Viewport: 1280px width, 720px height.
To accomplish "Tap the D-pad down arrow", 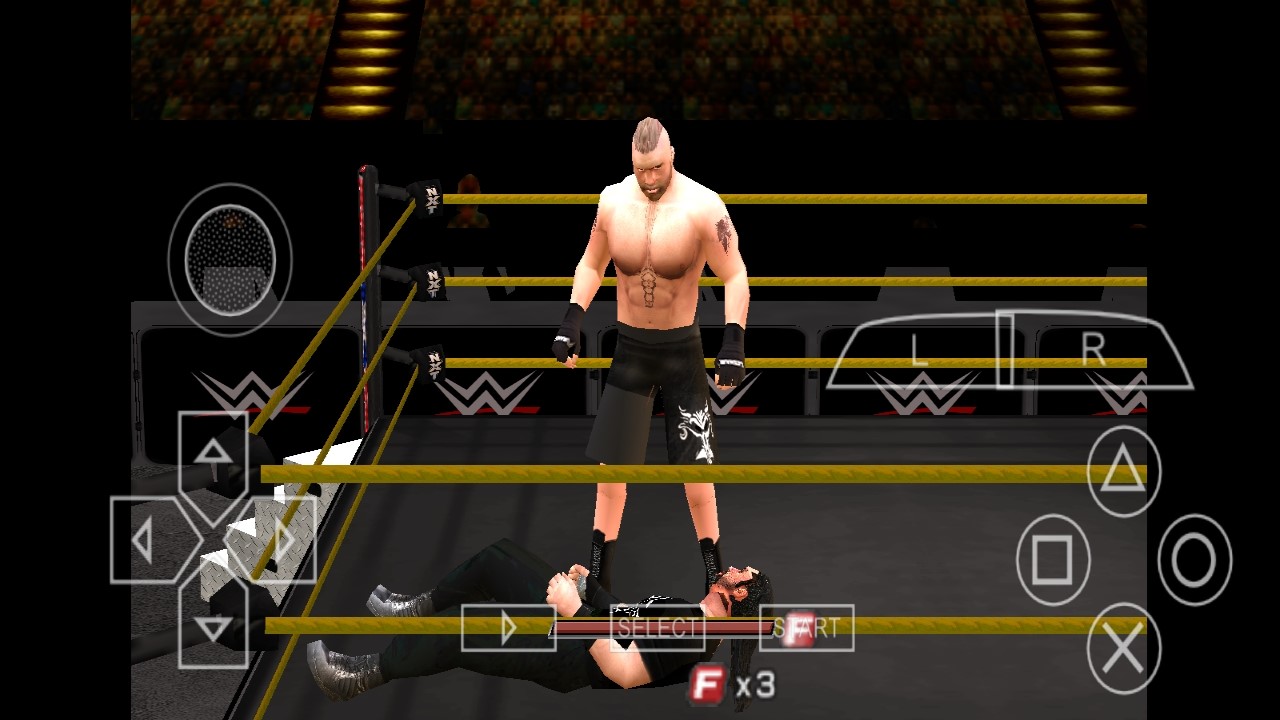I will (212, 627).
